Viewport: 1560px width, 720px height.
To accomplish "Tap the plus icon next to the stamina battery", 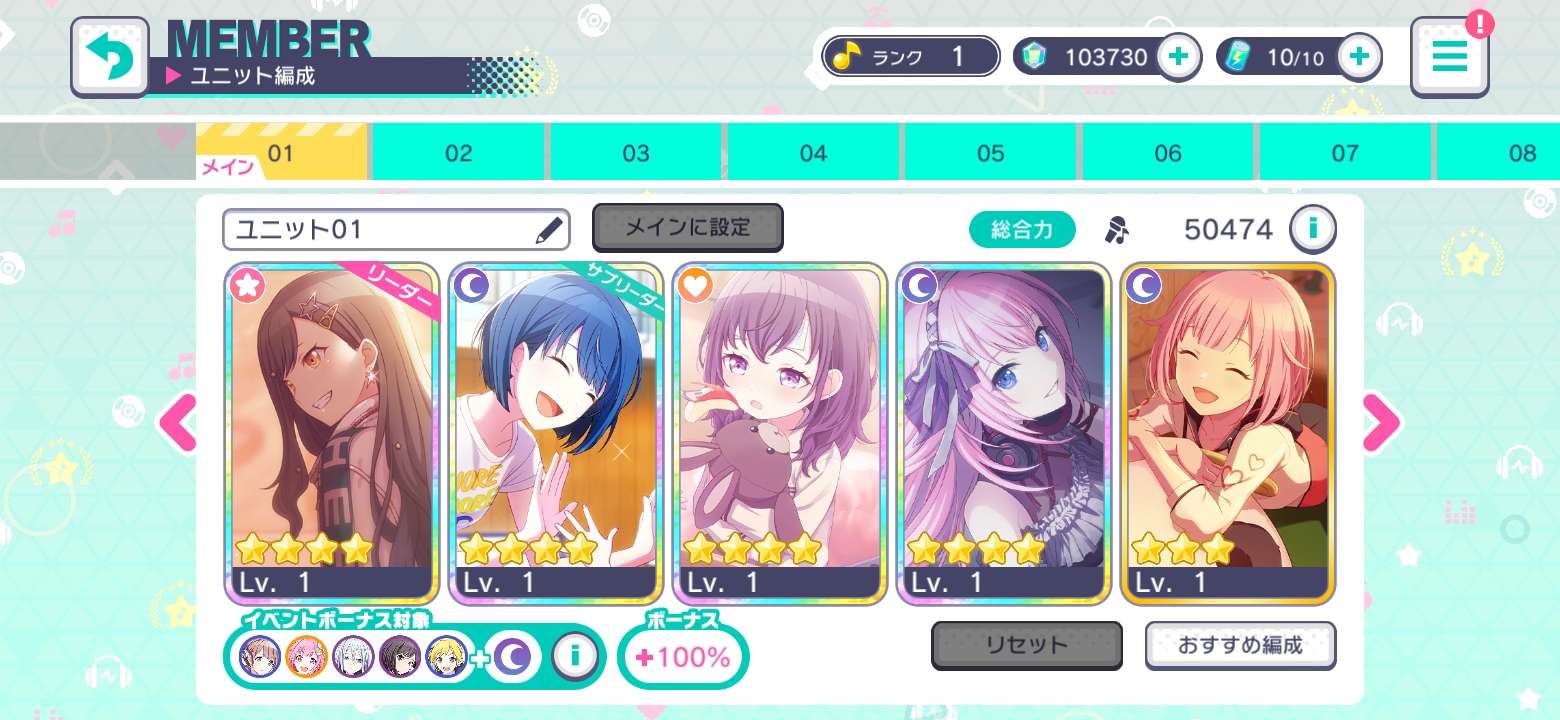I will click(x=1358, y=57).
